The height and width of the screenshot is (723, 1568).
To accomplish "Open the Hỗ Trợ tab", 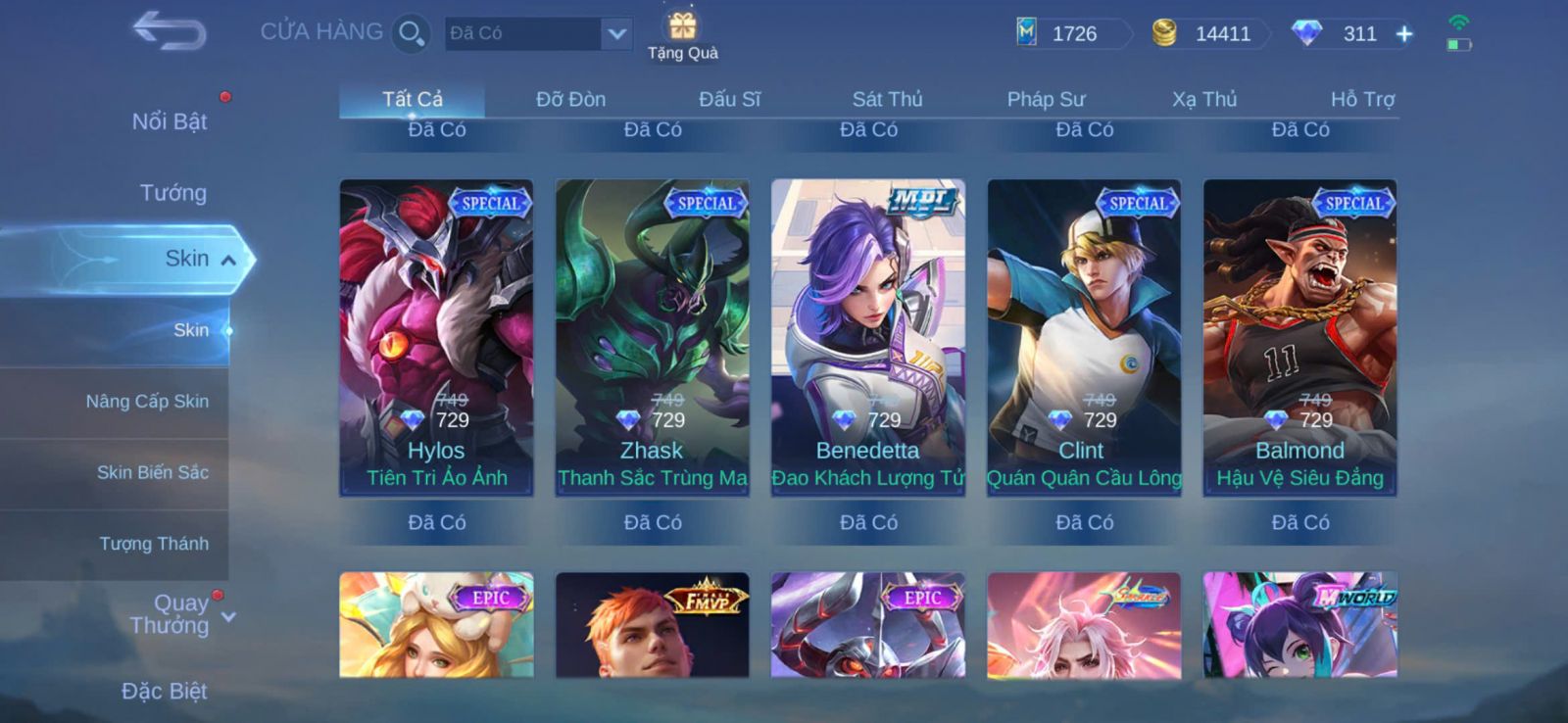I will pos(1362,99).
